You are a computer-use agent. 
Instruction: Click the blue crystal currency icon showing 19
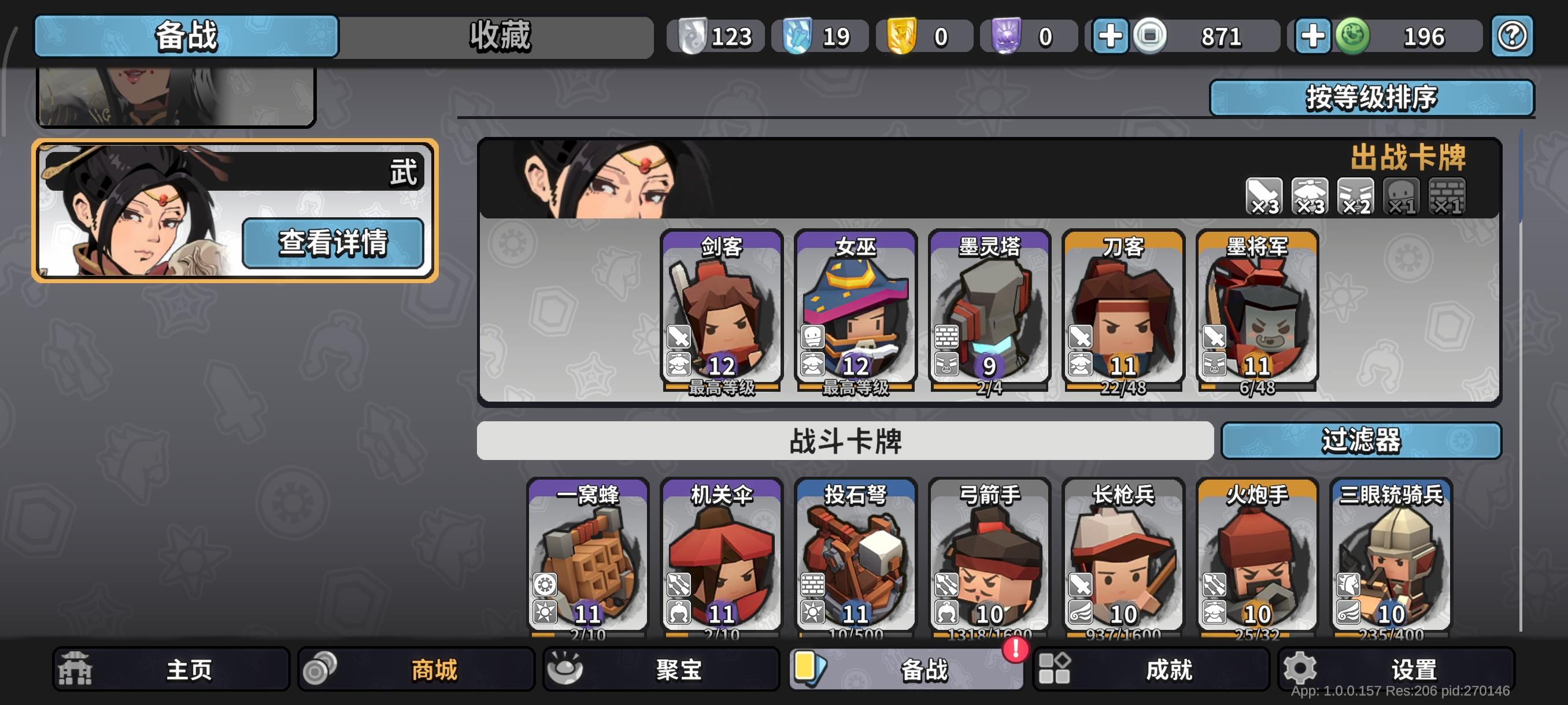798,35
